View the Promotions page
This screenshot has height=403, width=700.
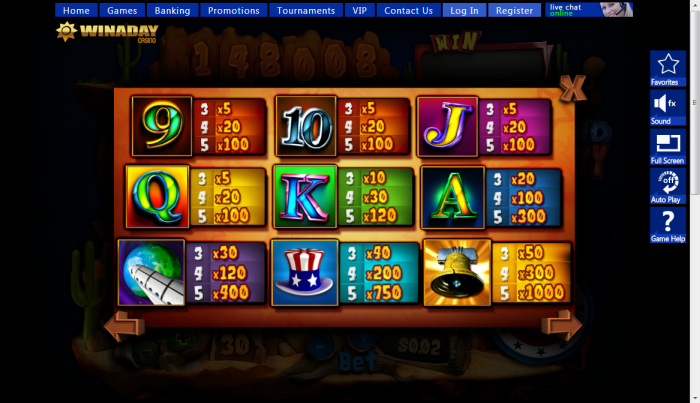click(233, 11)
